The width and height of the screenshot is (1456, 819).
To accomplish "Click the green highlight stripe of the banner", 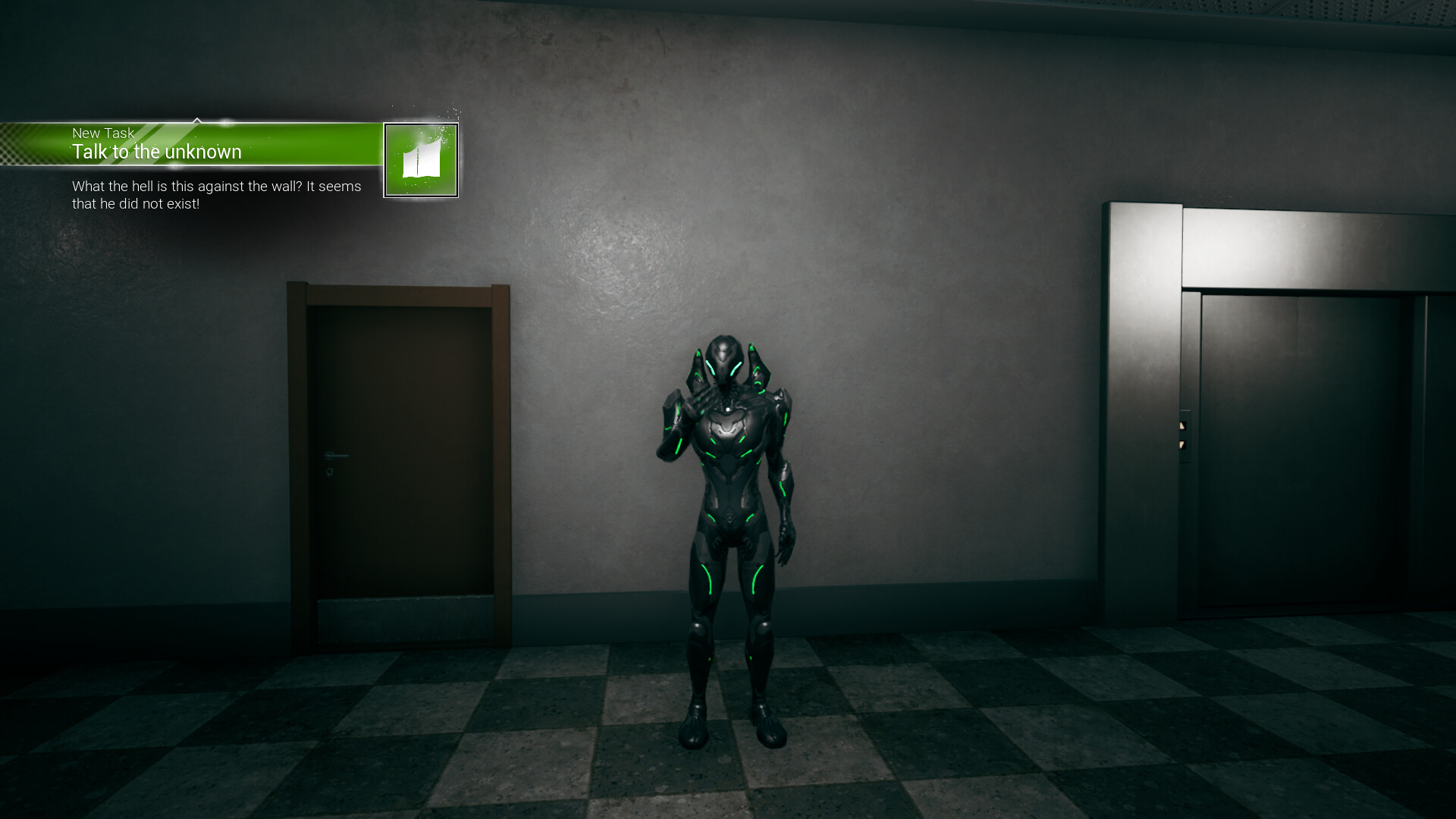I will (x=303, y=144).
